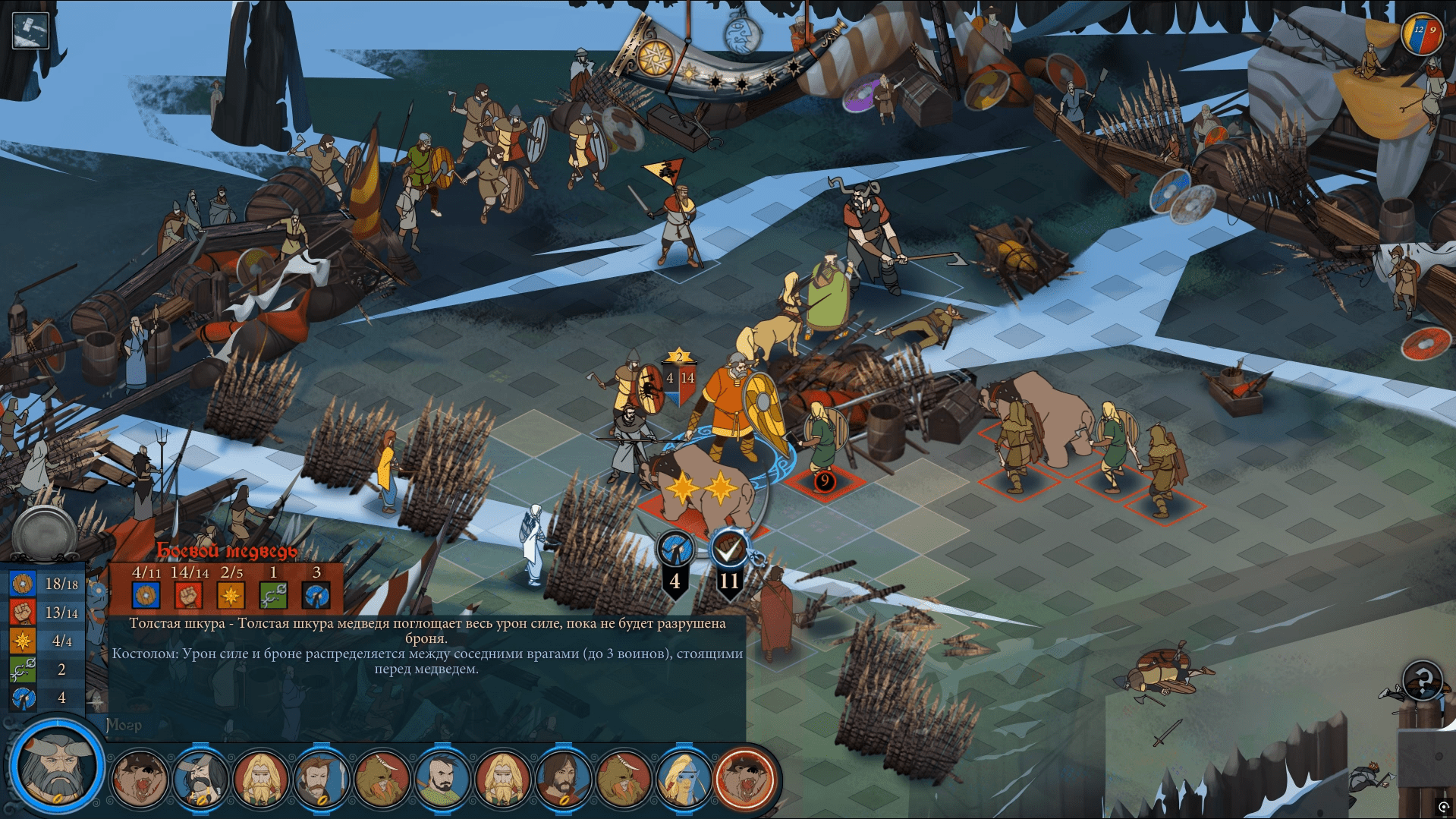Click the round silver shield item slot

coord(44,533)
